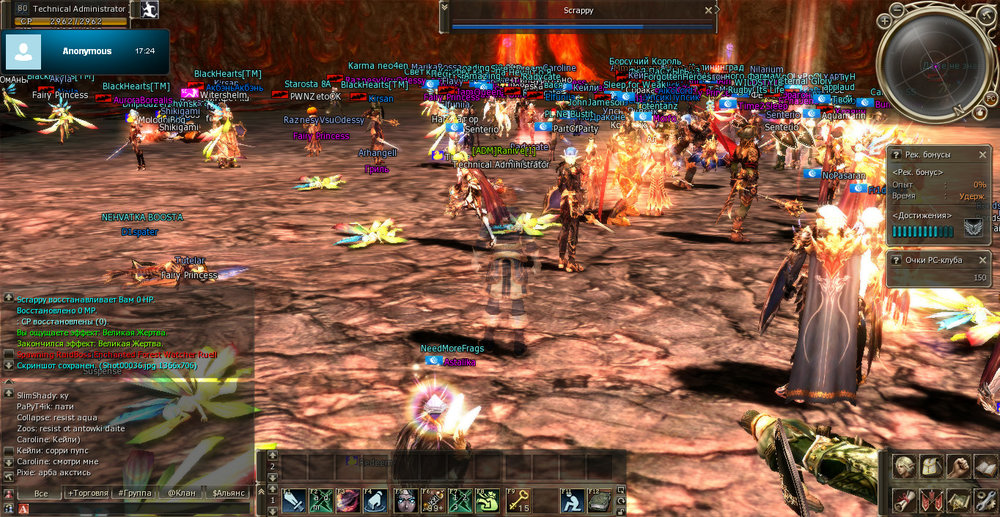Click the Anonymous chat overlay notification
This screenshot has height=517, width=1000.
85,50
